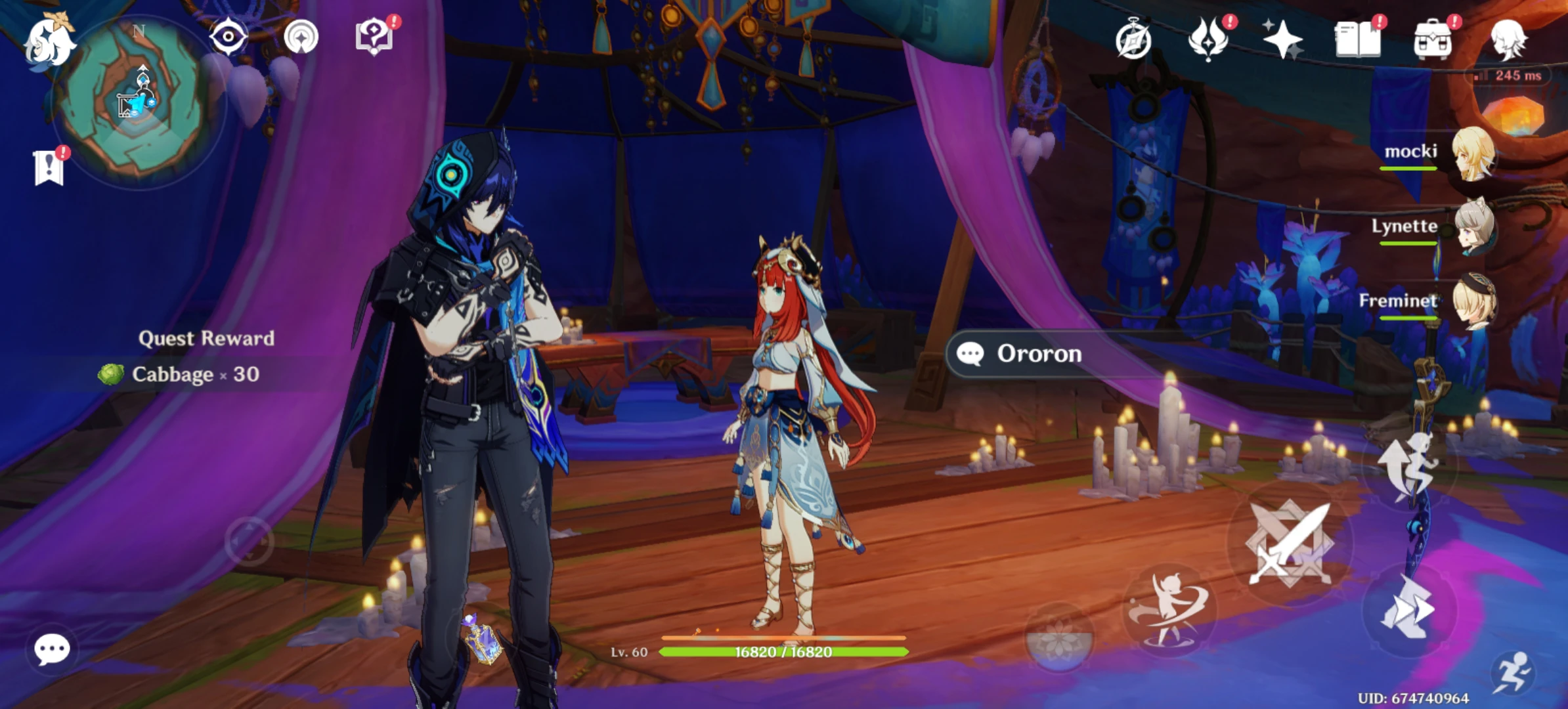The width and height of the screenshot is (1568, 709).
Task: Open the Adventurer Handbook compass icon
Action: (x=1133, y=41)
